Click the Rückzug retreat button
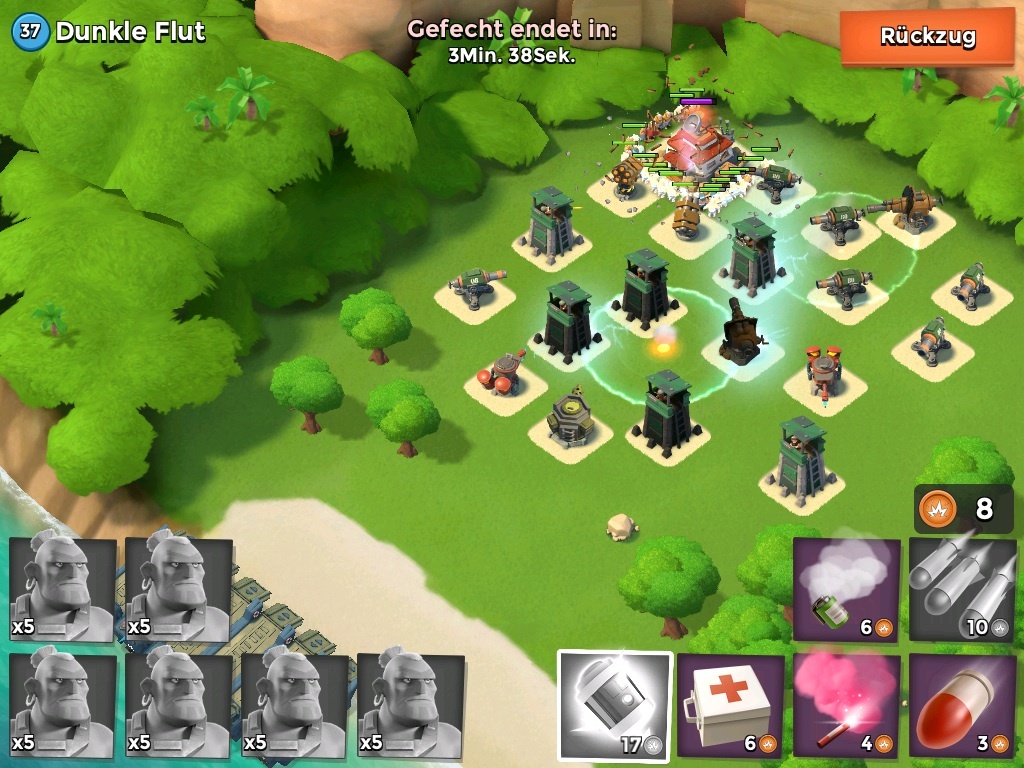 927,37
